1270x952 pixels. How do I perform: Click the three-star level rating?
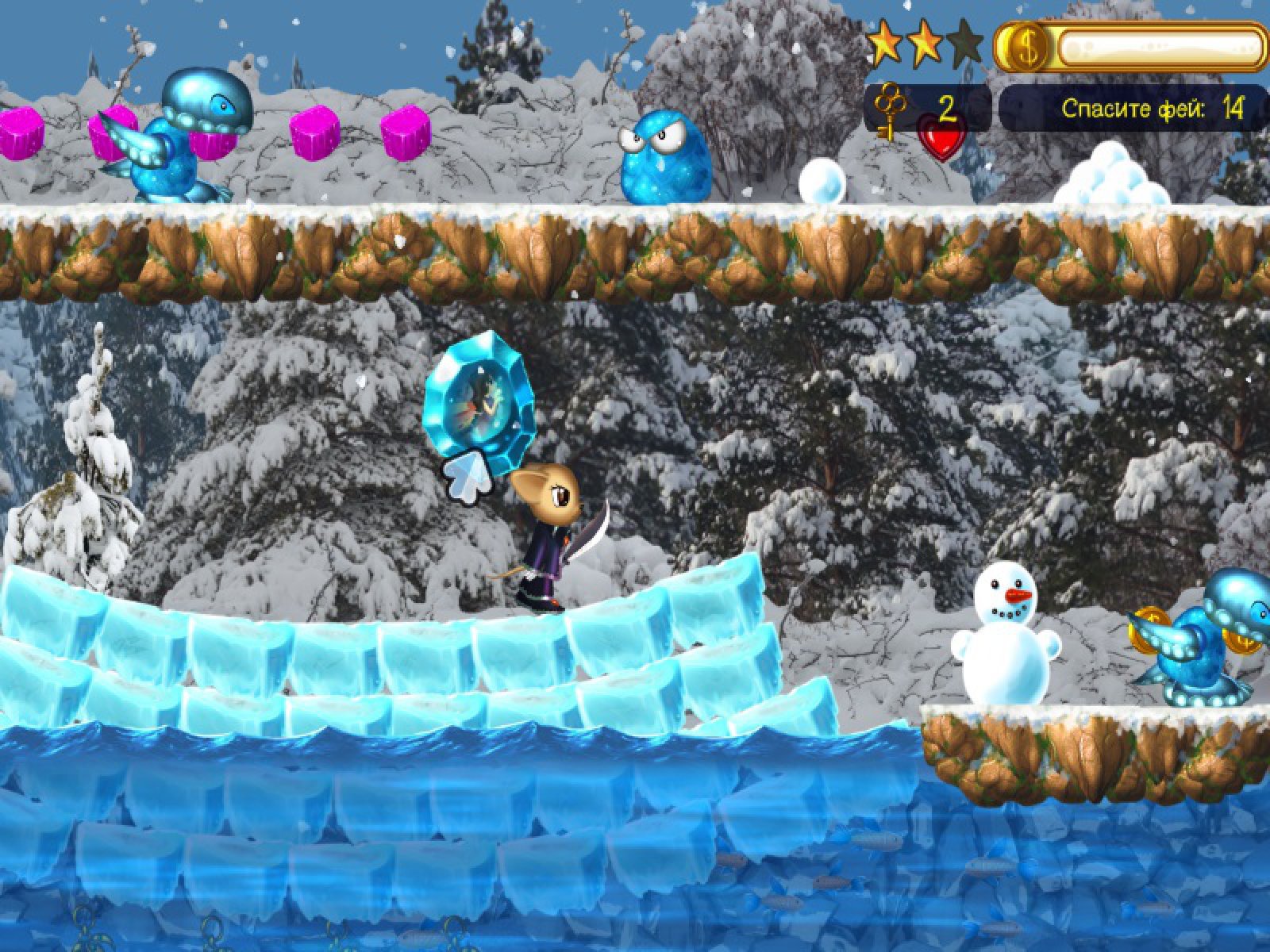pos(924,45)
